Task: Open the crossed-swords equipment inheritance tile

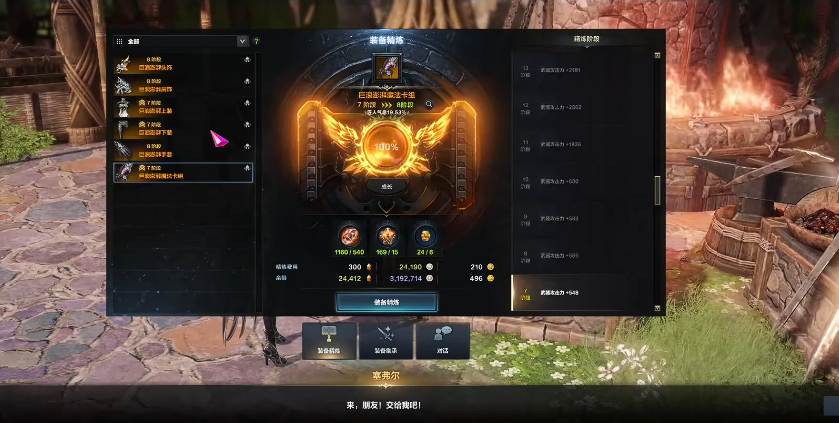Action: [385, 341]
